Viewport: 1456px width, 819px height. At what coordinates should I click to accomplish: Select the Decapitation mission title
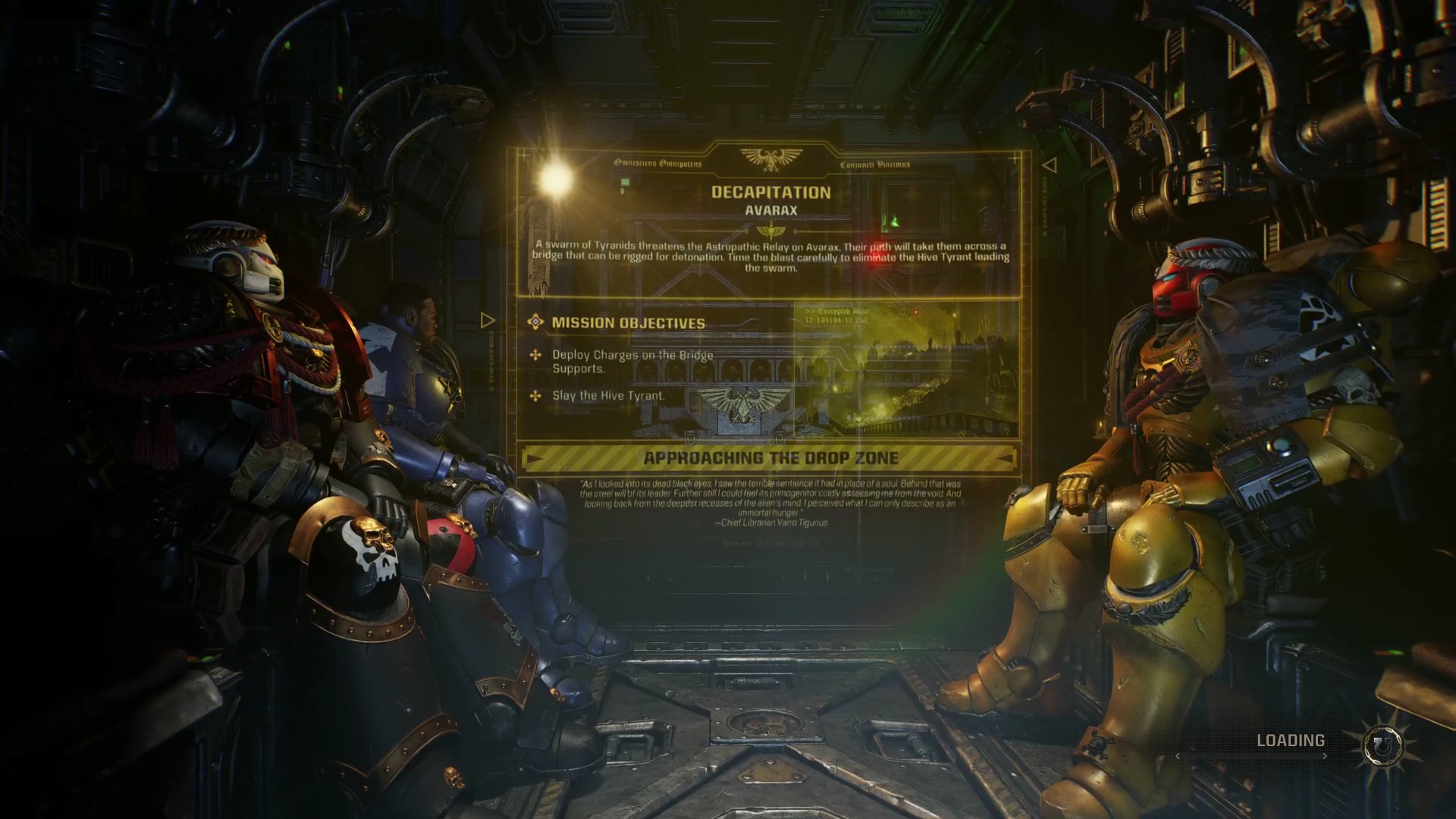(x=770, y=193)
